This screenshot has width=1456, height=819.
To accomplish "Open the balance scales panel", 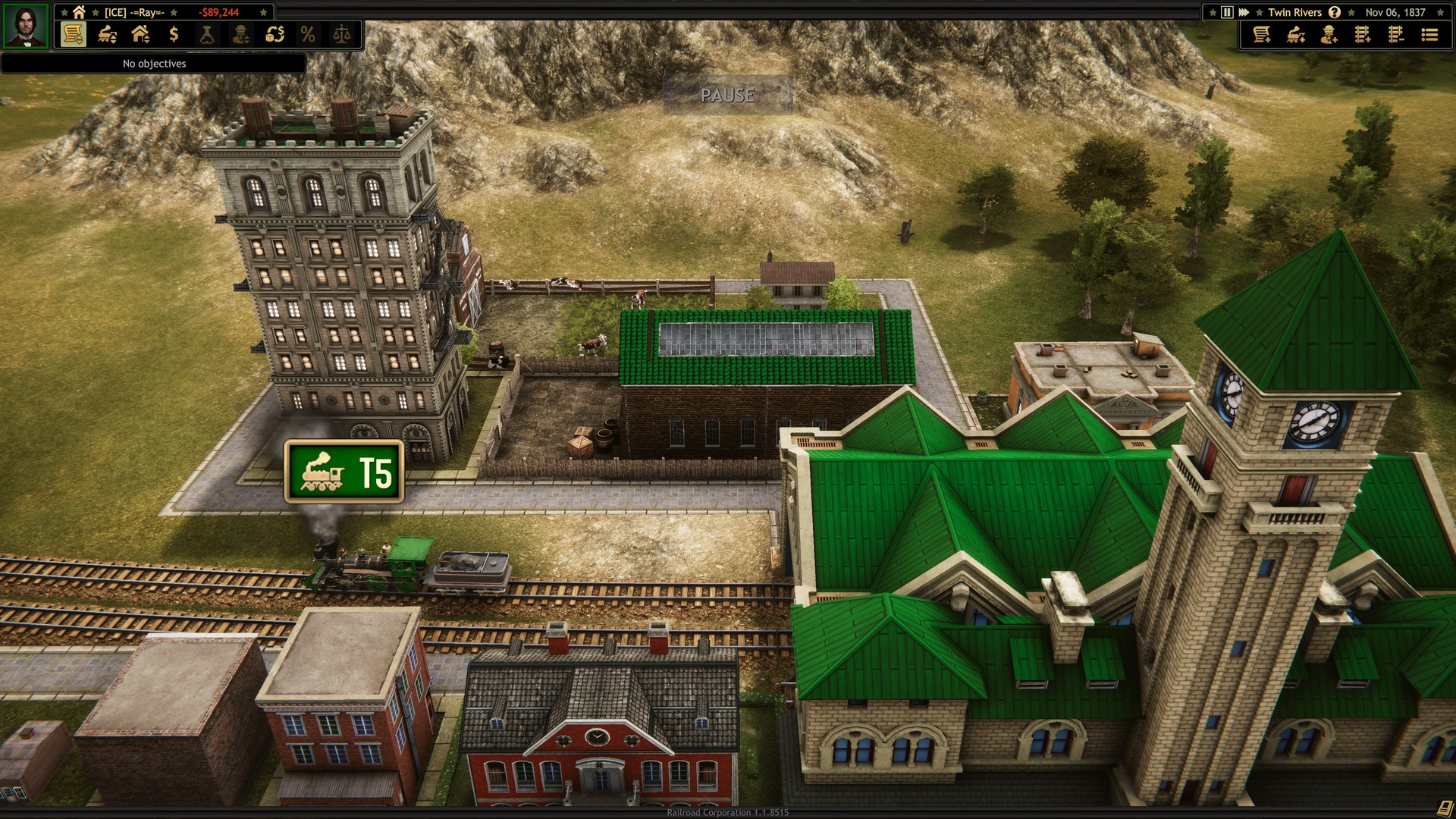I will (x=342, y=34).
